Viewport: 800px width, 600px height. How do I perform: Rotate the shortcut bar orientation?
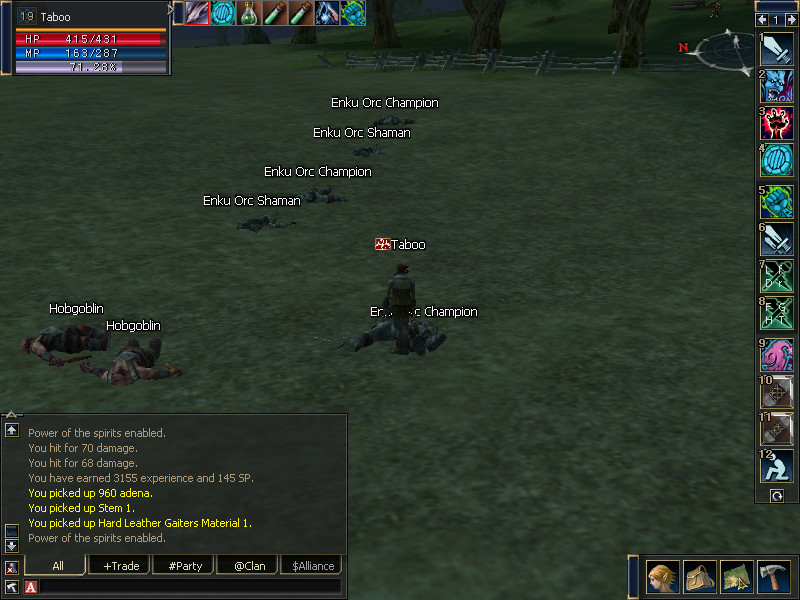pos(775,495)
